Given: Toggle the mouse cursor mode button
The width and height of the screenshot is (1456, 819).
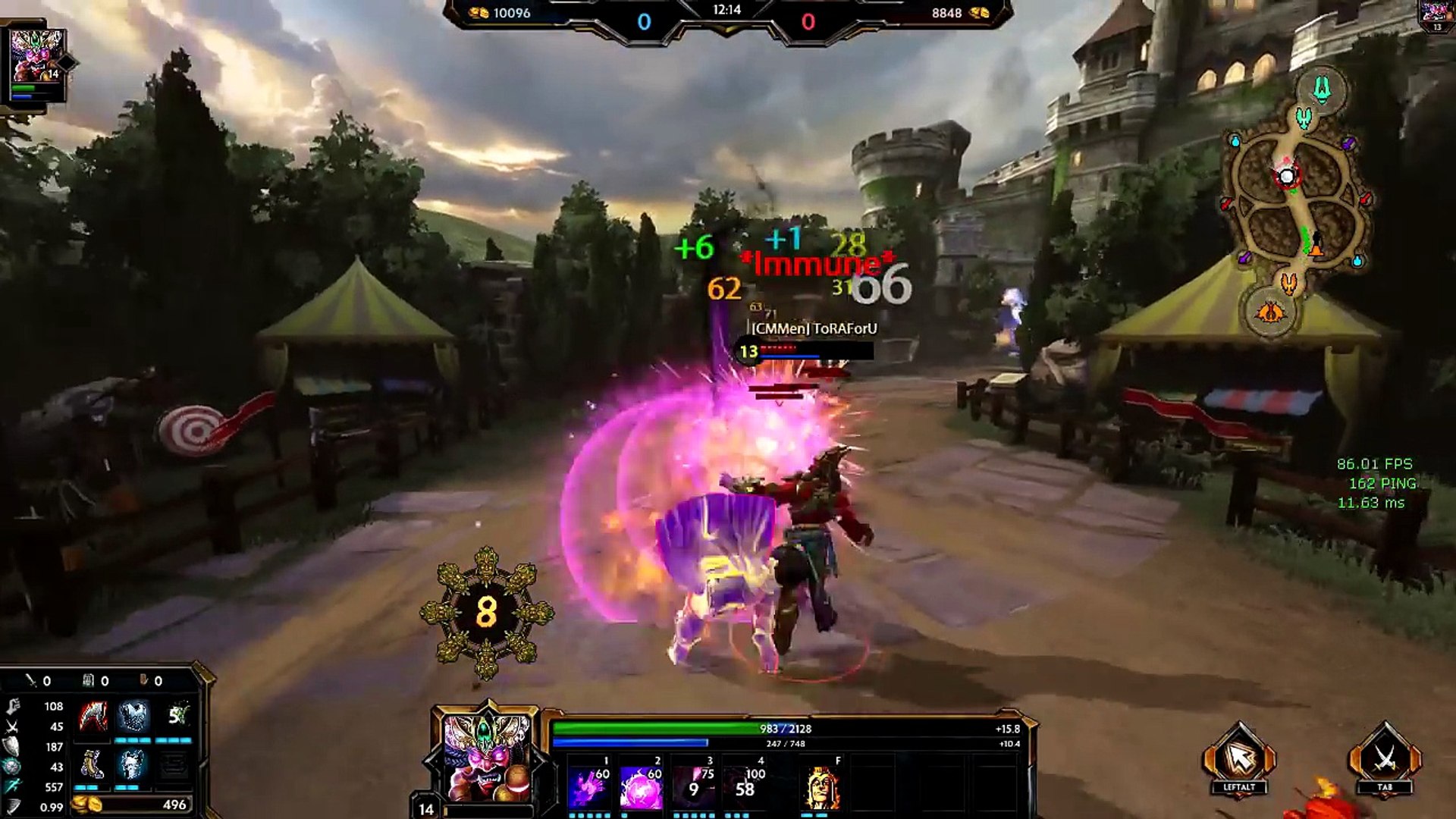Looking at the screenshot, I should [1239, 758].
